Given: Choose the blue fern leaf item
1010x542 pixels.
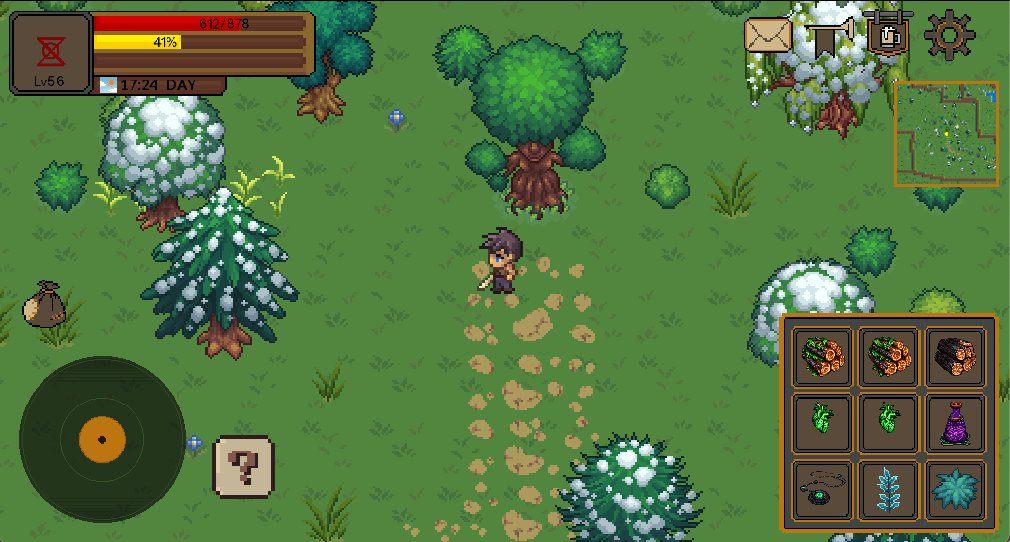Looking at the screenshot, I should pos(889,489).
